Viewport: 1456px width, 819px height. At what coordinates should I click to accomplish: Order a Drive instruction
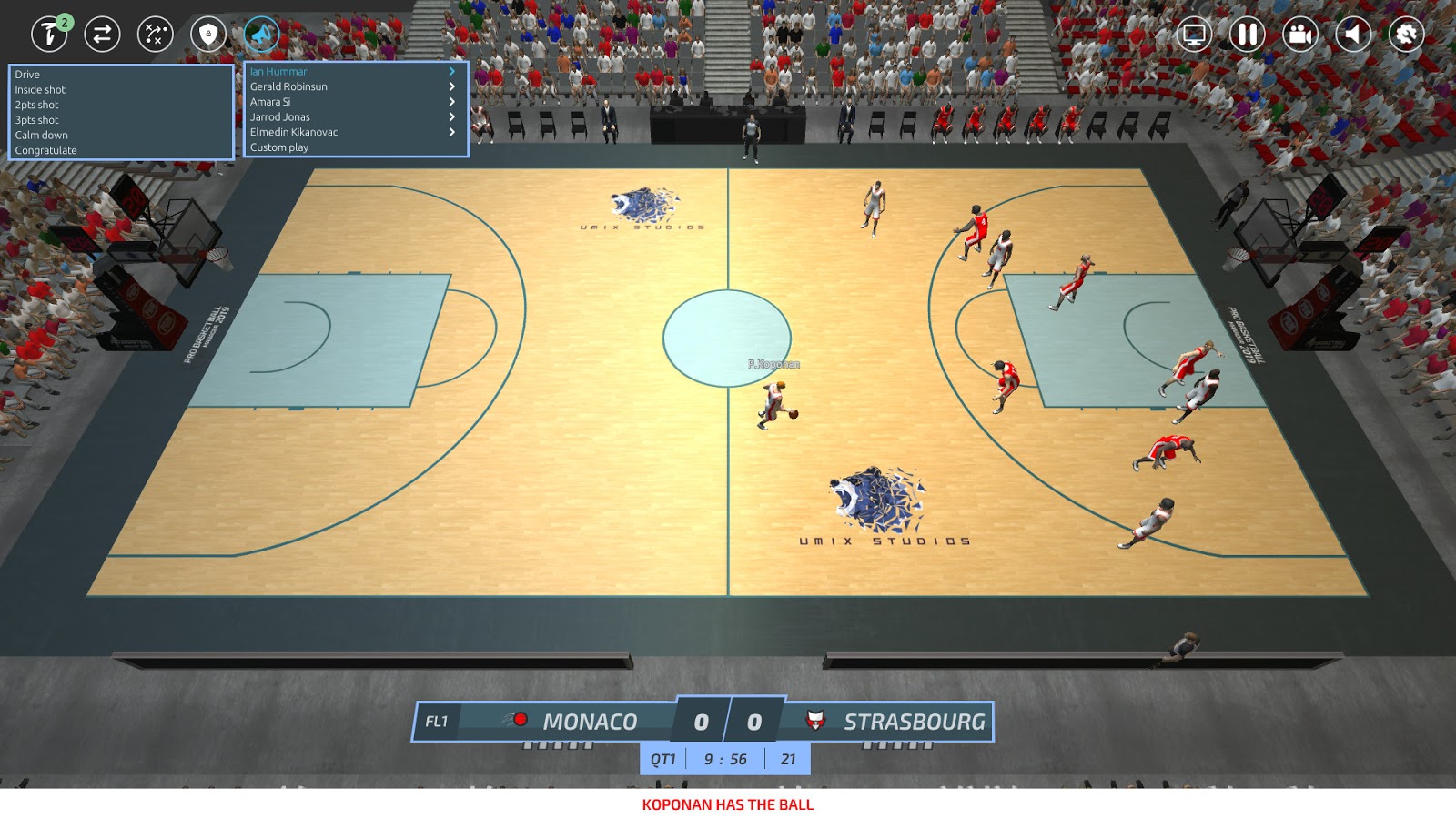[25, 75]
